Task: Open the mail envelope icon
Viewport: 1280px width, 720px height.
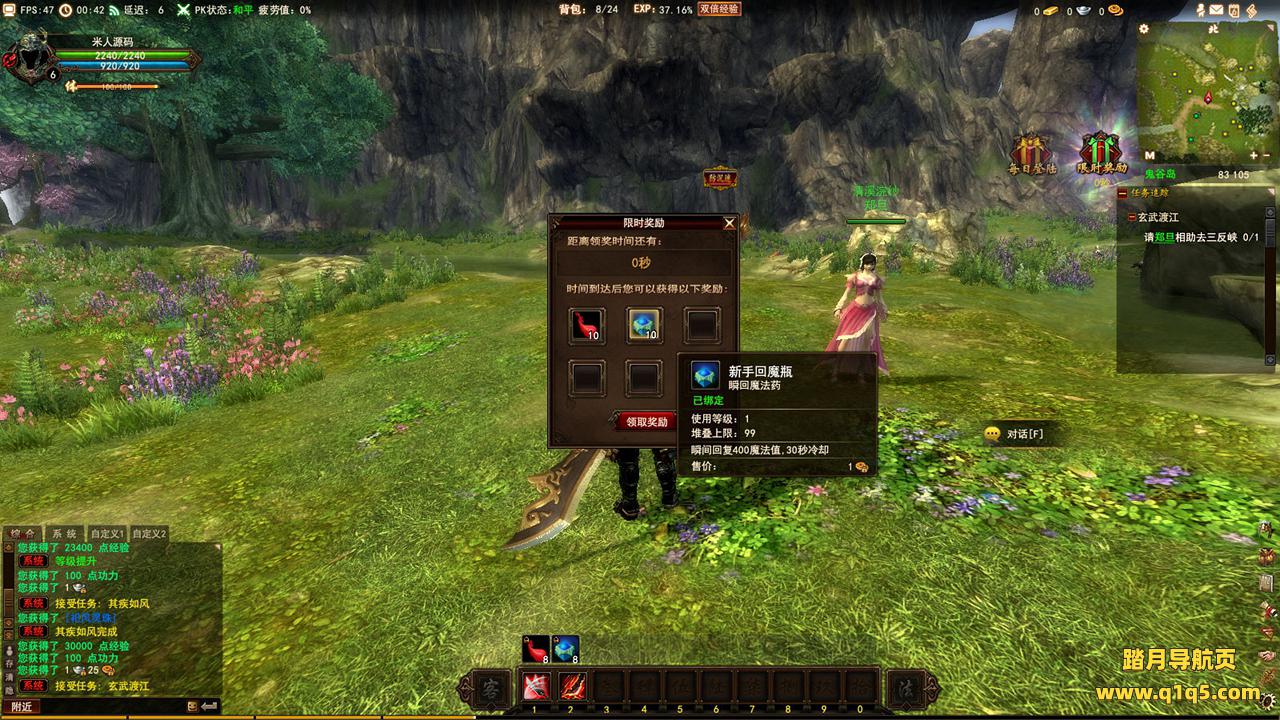Action: [x=1217, y=11]
